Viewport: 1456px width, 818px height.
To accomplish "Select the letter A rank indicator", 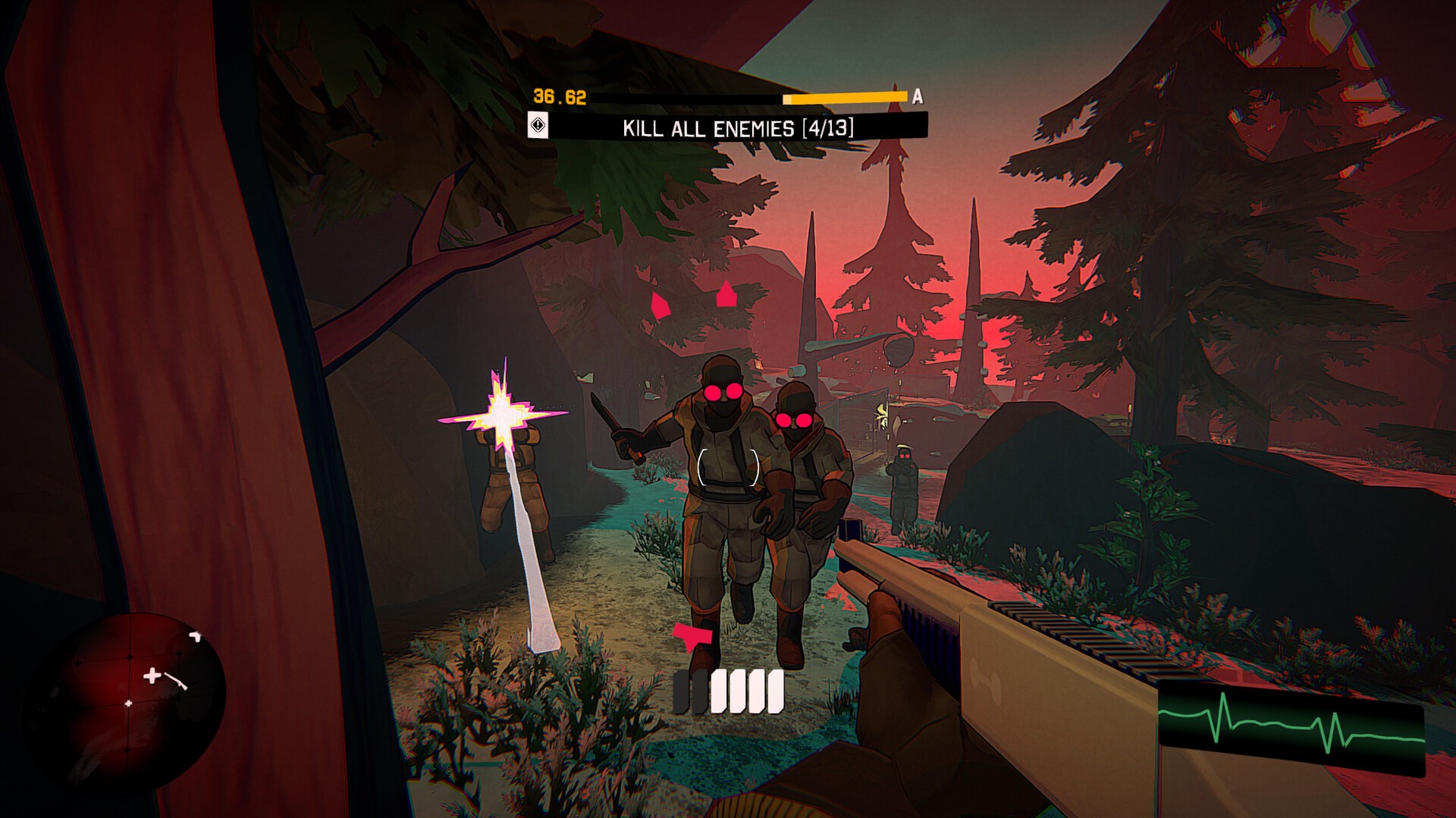I will tap(918, 97).
